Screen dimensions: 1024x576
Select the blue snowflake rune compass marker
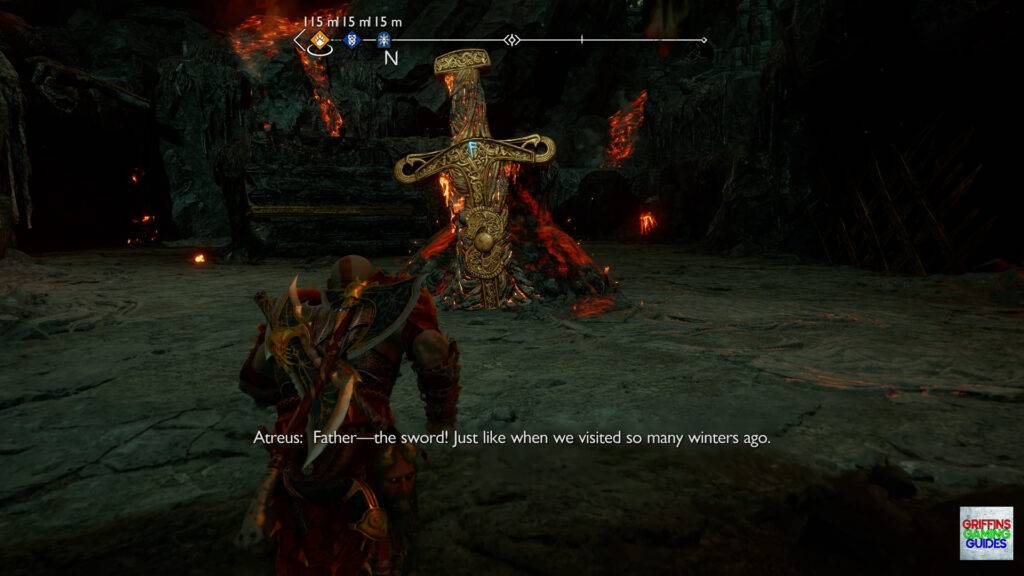point(383,41)
